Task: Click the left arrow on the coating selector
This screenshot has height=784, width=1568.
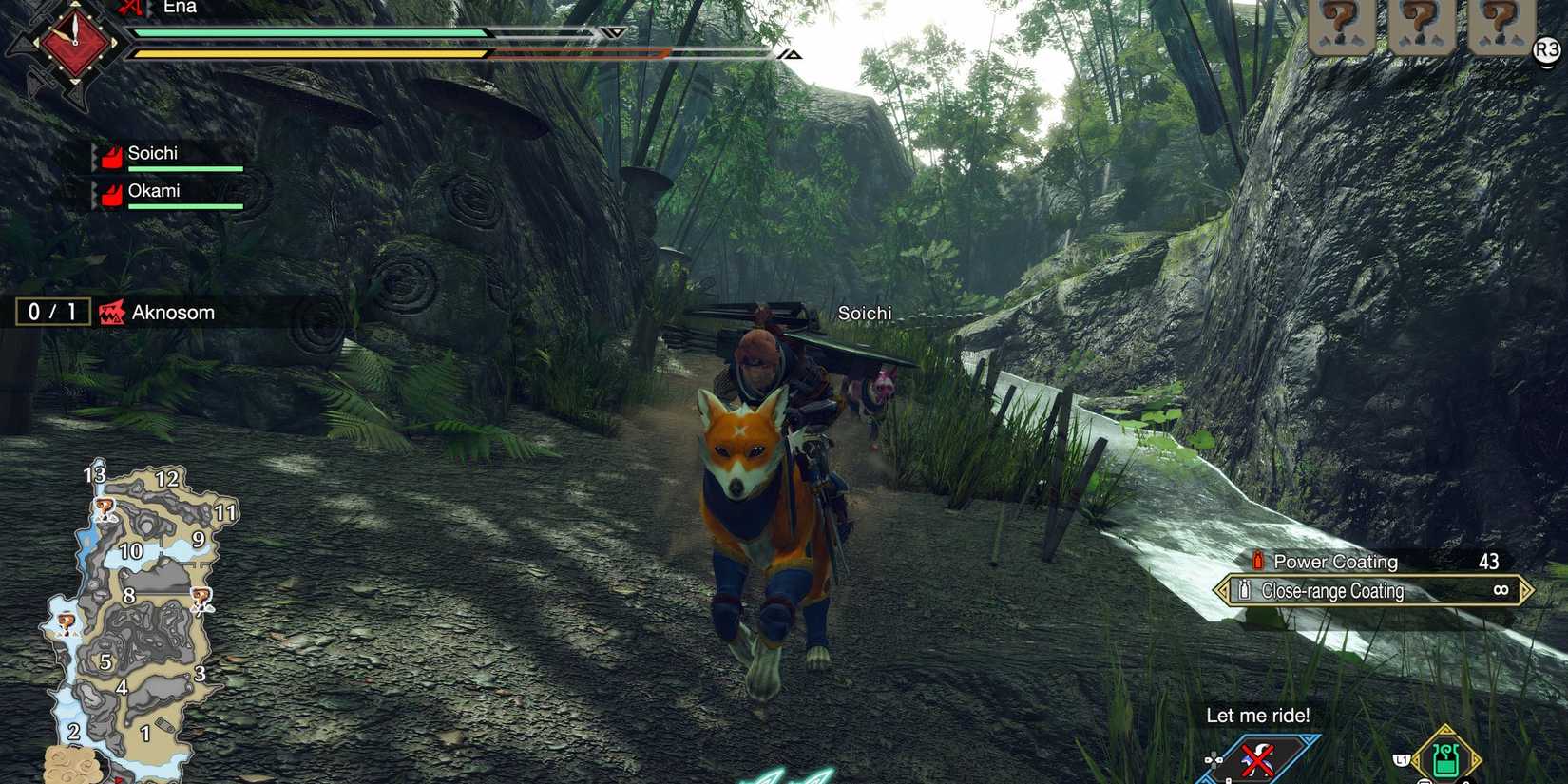Action: coord(1221,590)
